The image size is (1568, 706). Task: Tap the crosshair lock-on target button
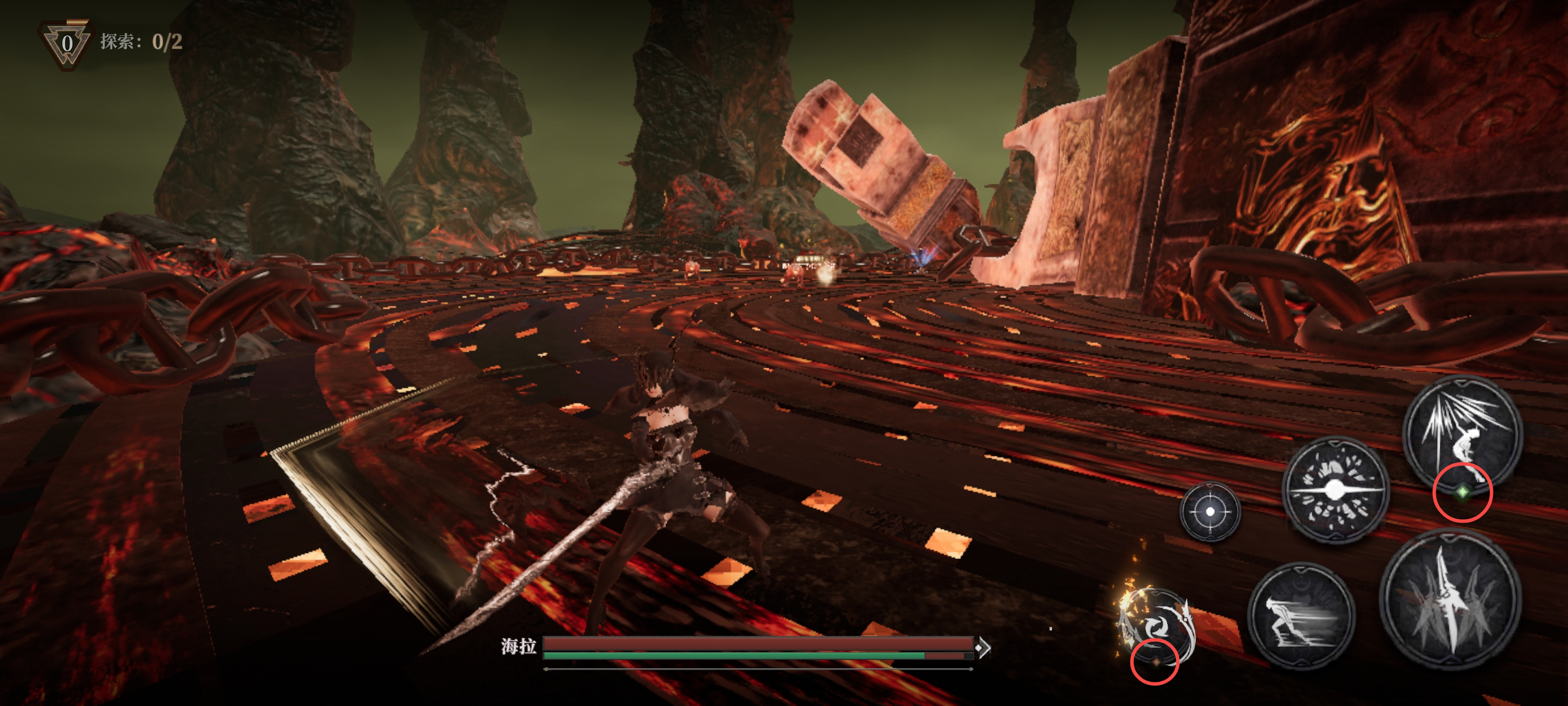pyautogui.click(x=1209, y=512)
